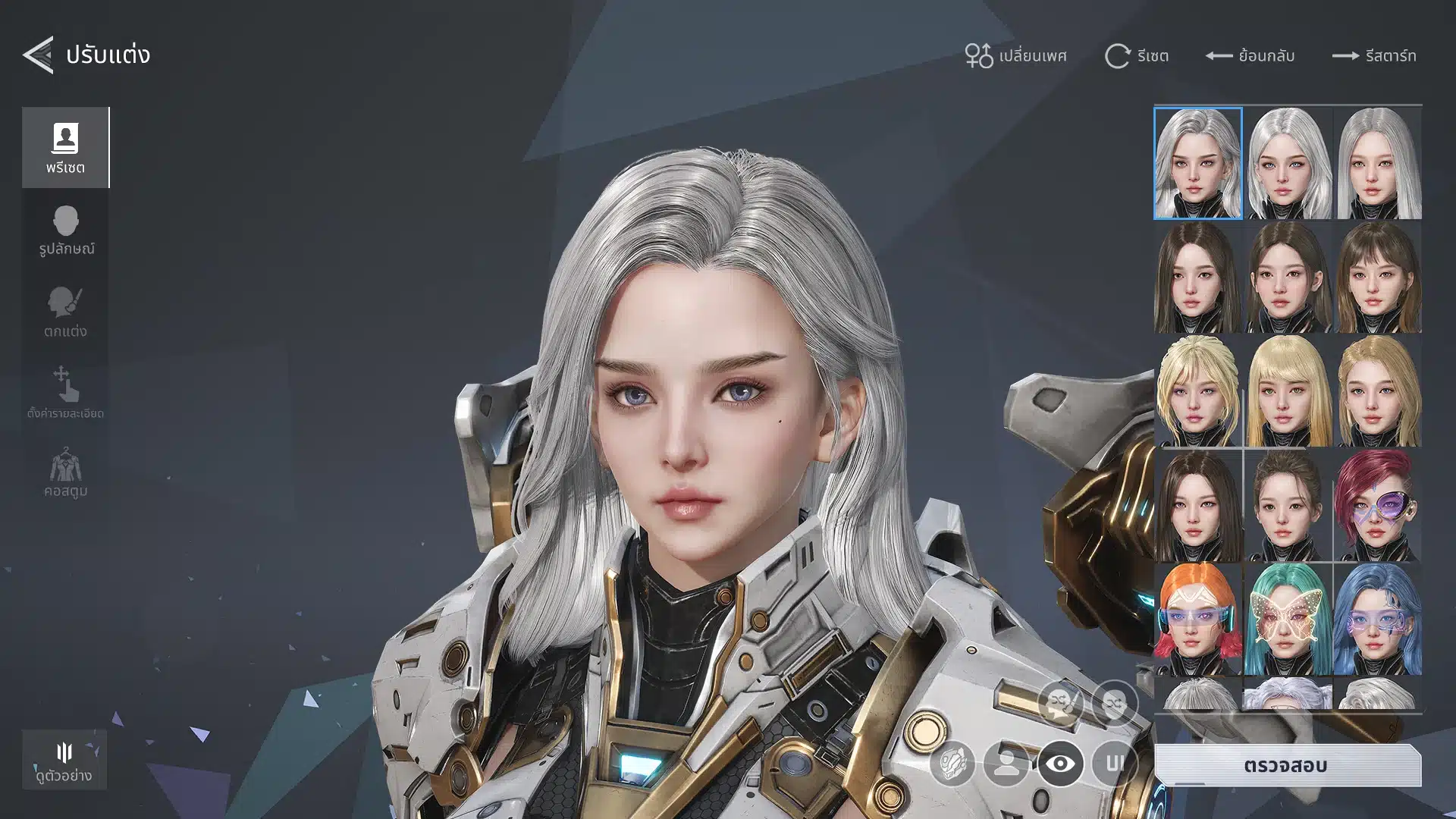The image size is (1456, 819).
Task: Select the blonde braided-hair preset thumbnail
Action: [x=1197, y=391]
